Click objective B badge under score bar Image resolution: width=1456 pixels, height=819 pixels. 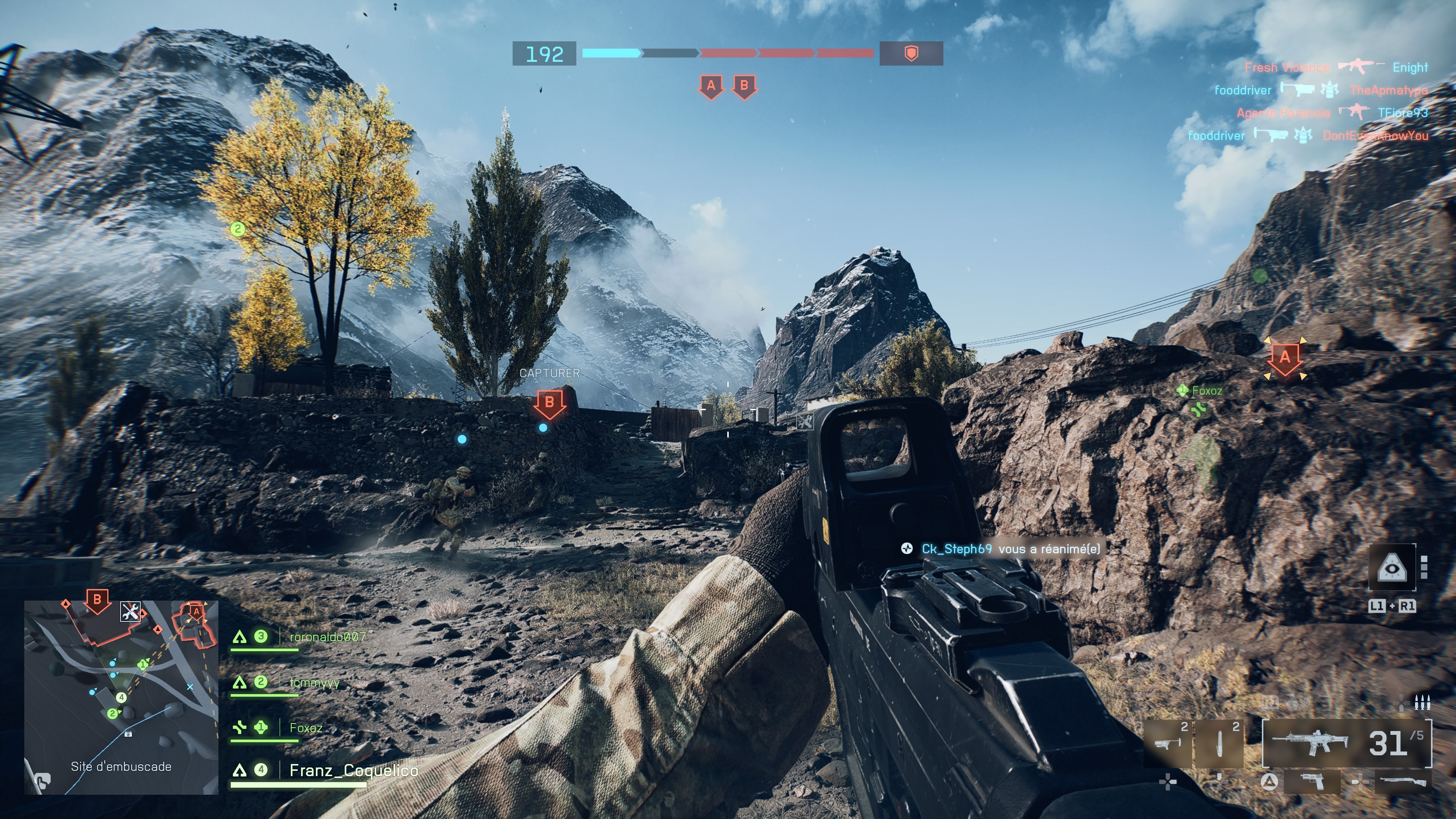point(744,87)
